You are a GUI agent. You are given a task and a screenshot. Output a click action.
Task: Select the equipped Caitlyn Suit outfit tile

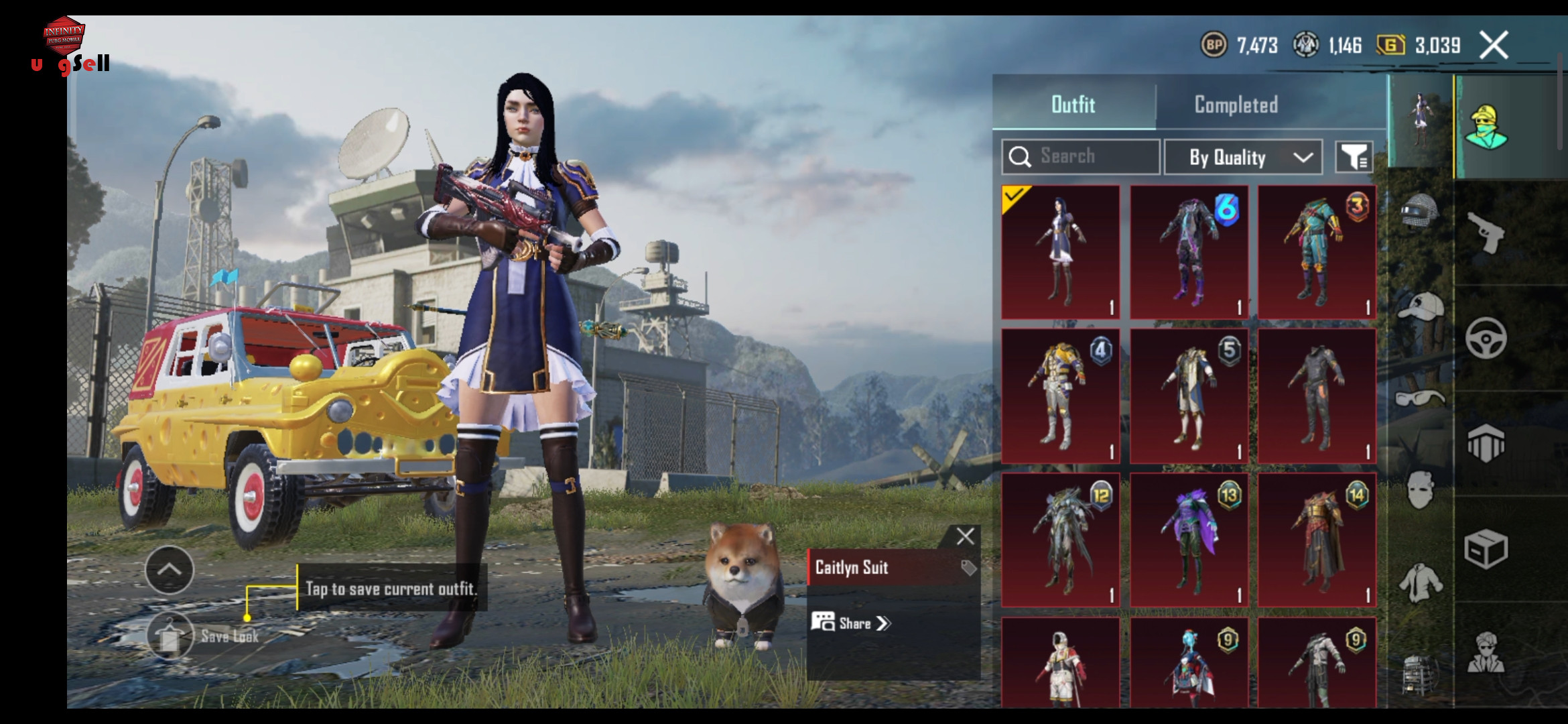(x=1060, y=253)
